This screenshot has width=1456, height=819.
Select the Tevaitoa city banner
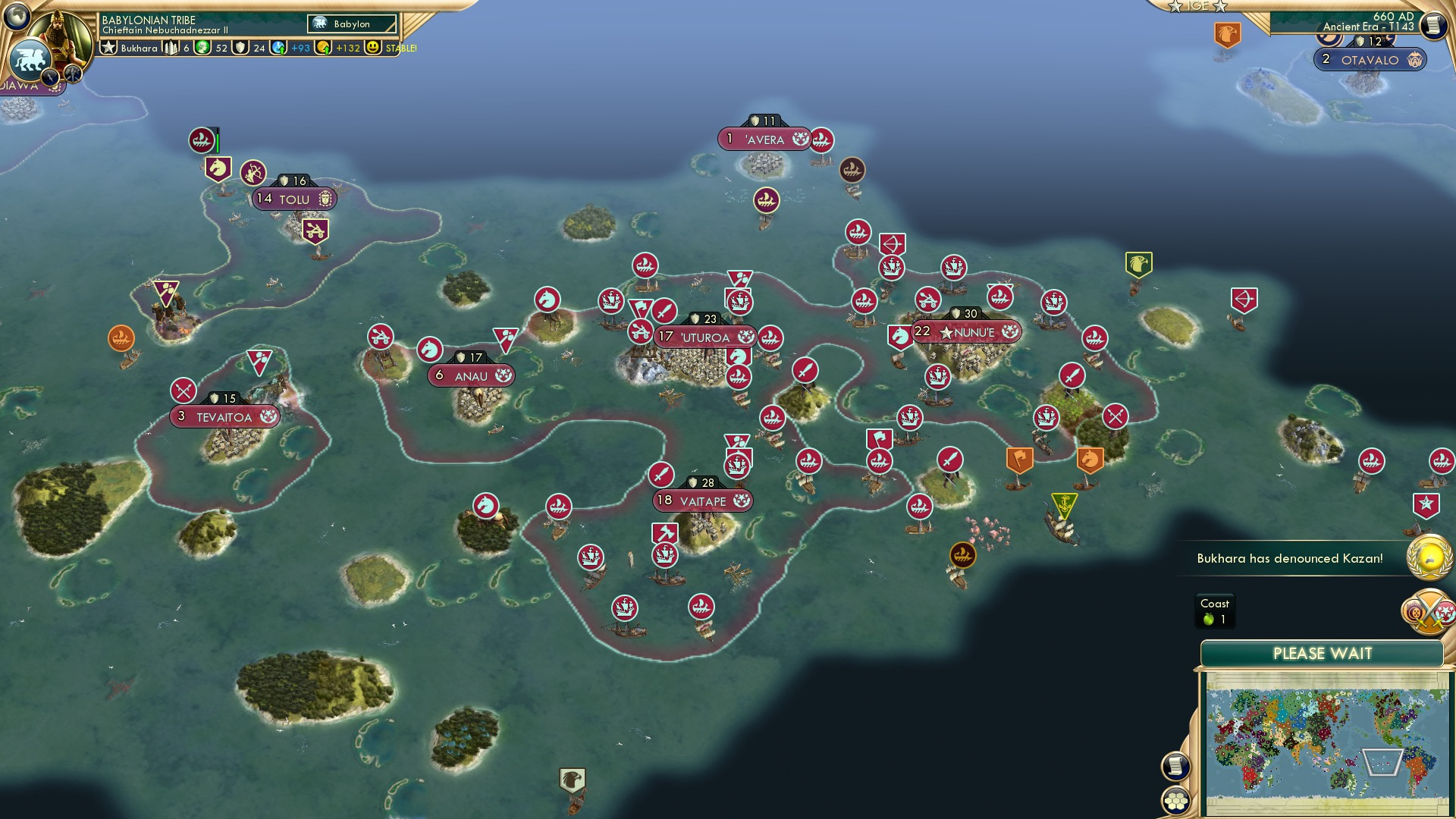click(224, 416)
